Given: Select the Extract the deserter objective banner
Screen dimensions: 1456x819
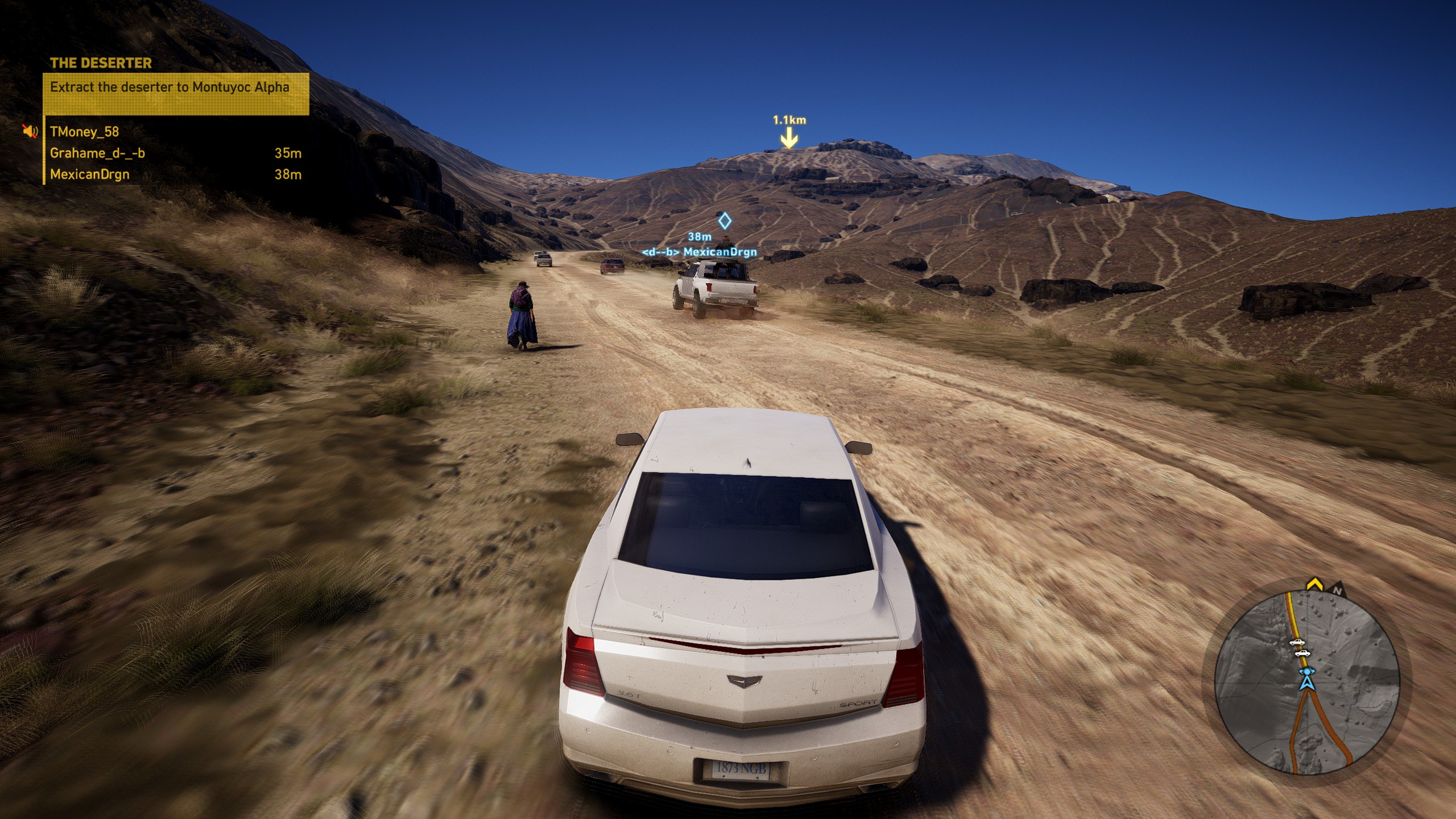Looking at the screenshot, I should pos(176,94).
